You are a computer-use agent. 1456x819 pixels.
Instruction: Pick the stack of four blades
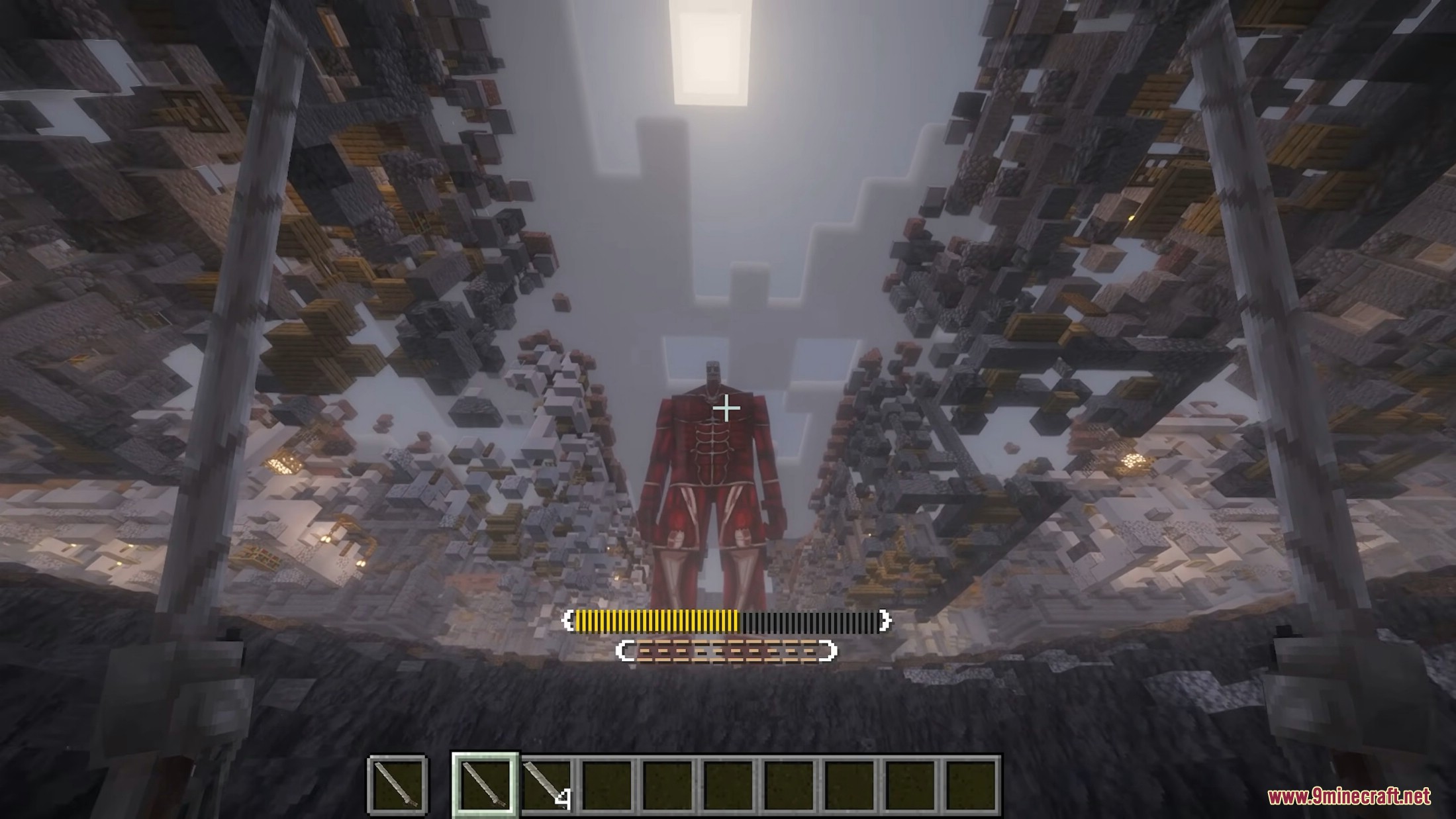tap(546, 785)
